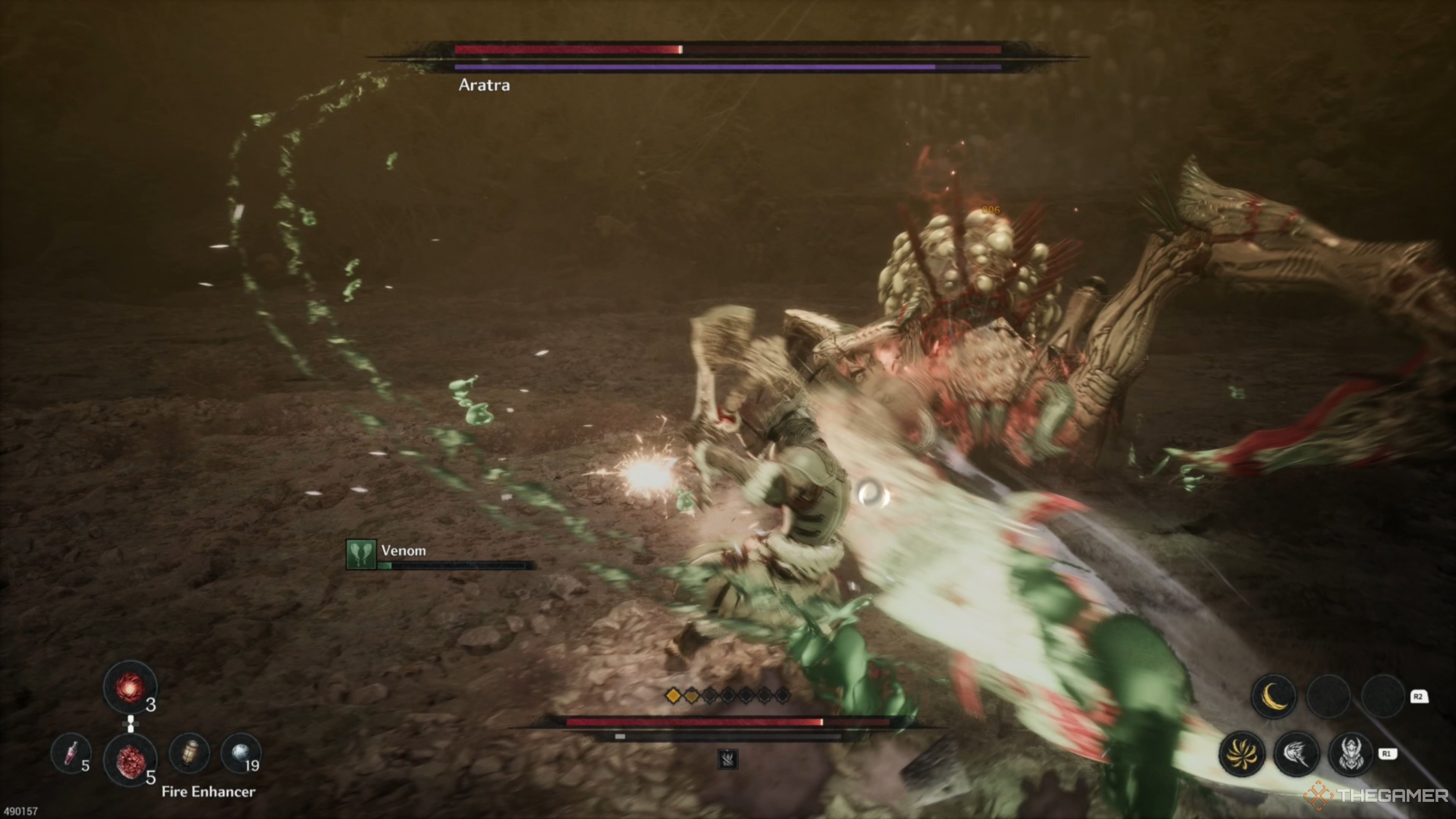Trigger the golden swirling petals skill
This screenshot has width=1456, height=819.
point(1242,753)
